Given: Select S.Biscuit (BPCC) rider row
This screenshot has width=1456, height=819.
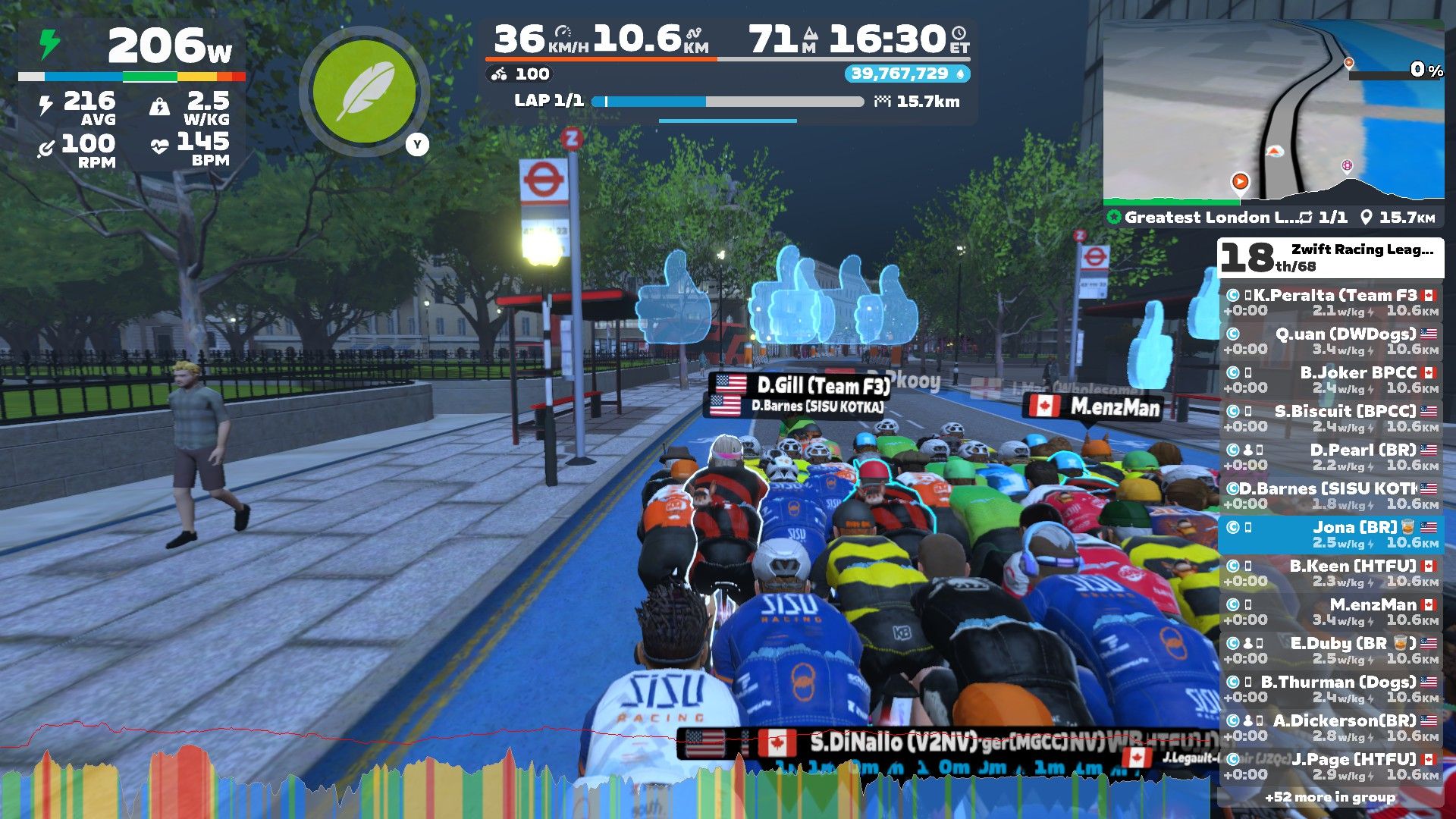Looking at the screenshot, I should click(x=1331, y=418).
